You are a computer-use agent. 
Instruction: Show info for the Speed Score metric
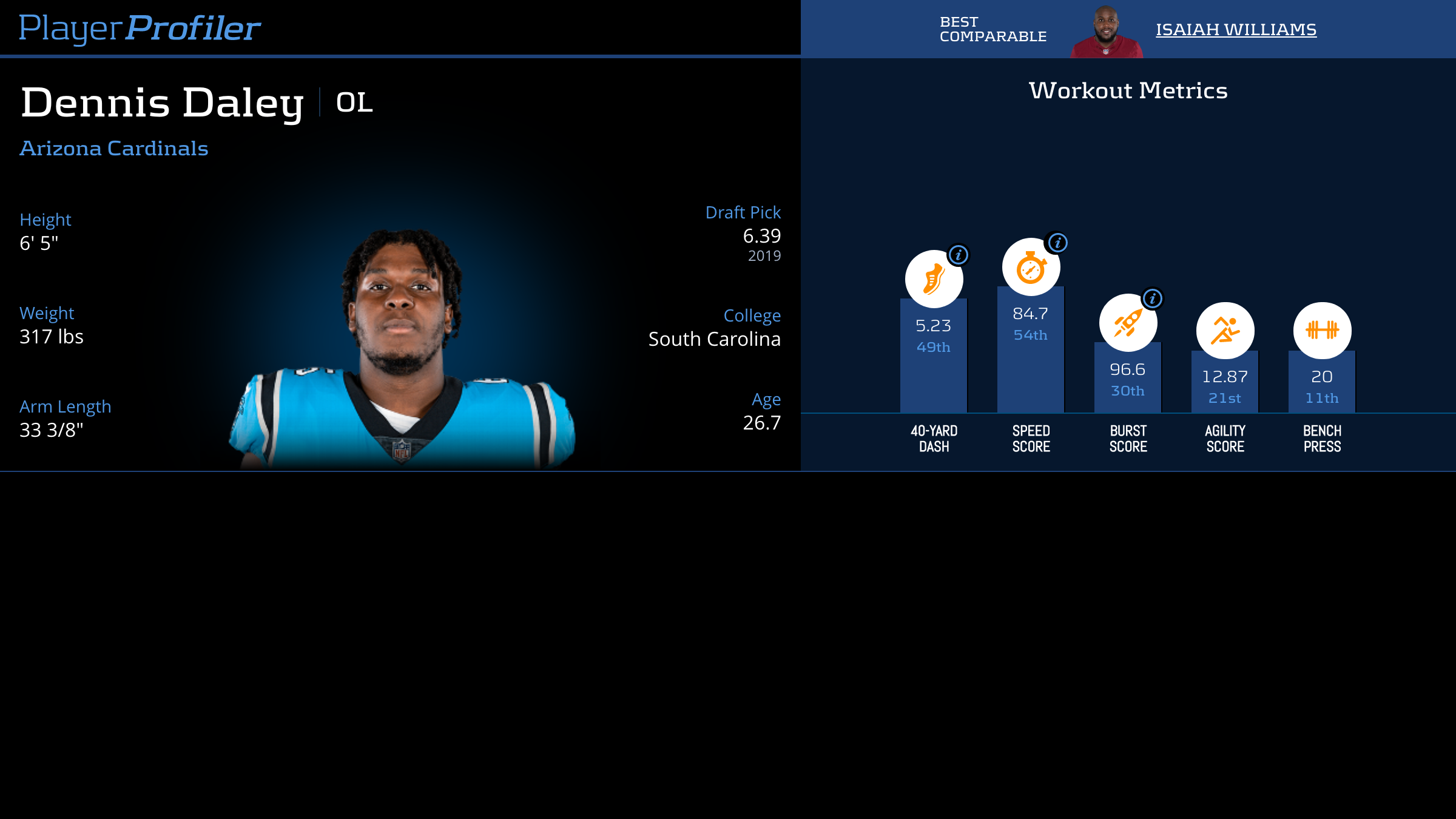coord(1057,243)
